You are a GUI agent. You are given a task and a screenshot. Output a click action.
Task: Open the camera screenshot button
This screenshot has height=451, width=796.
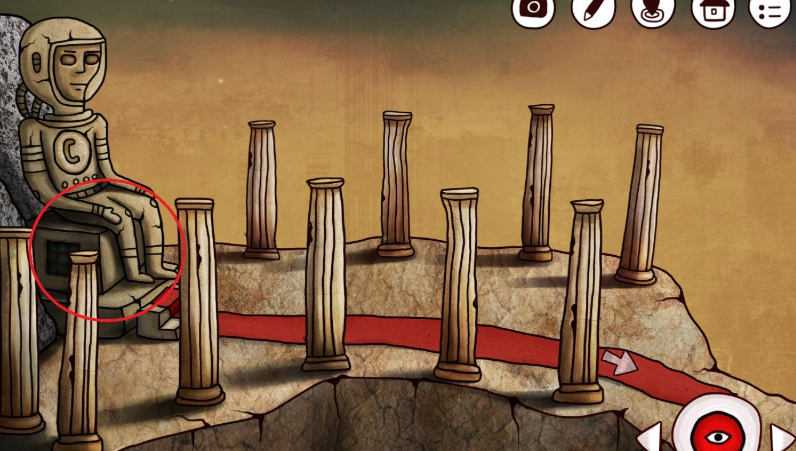533,9
